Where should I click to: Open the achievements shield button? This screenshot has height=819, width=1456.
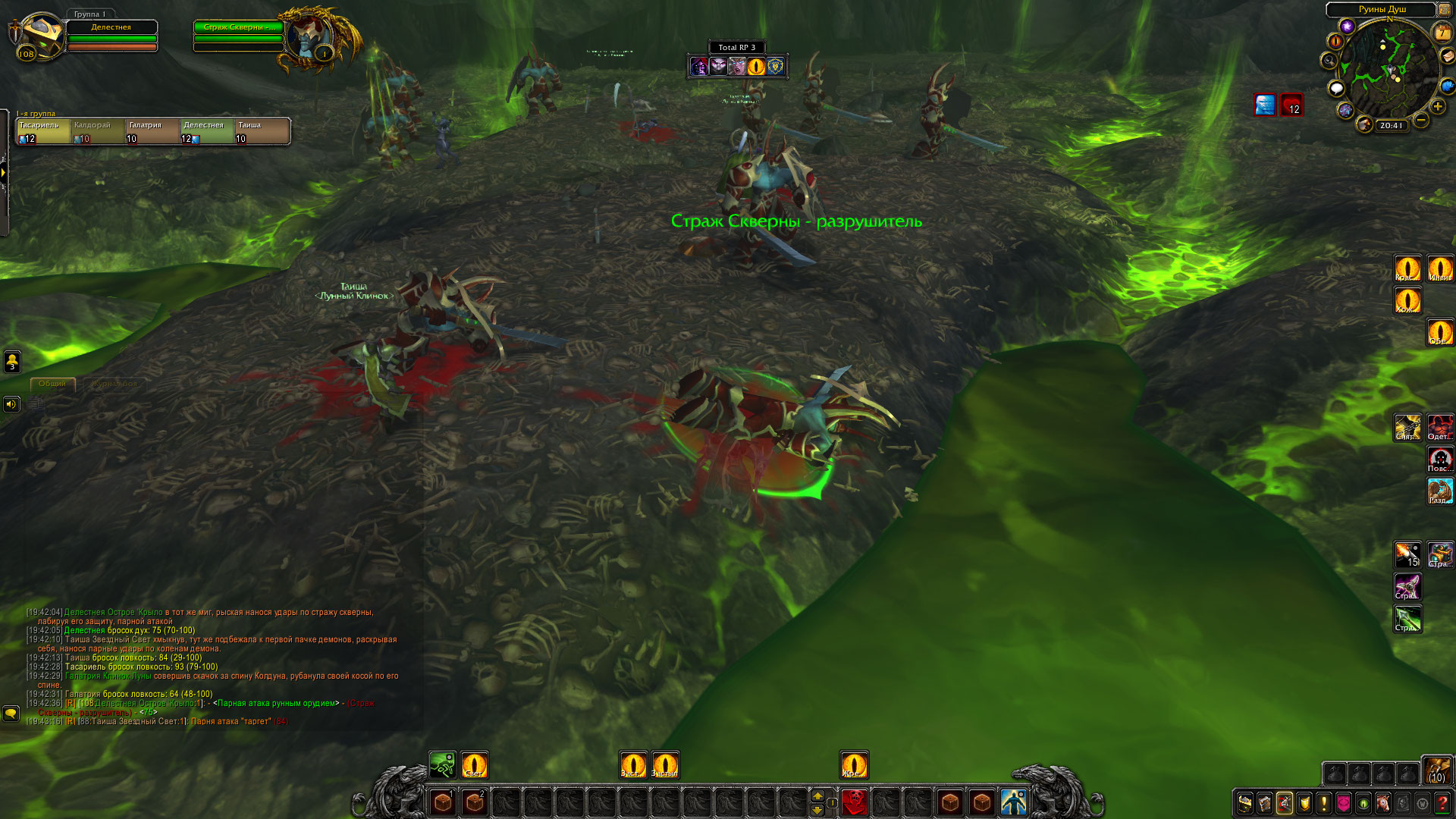[x=1304, y=802]
